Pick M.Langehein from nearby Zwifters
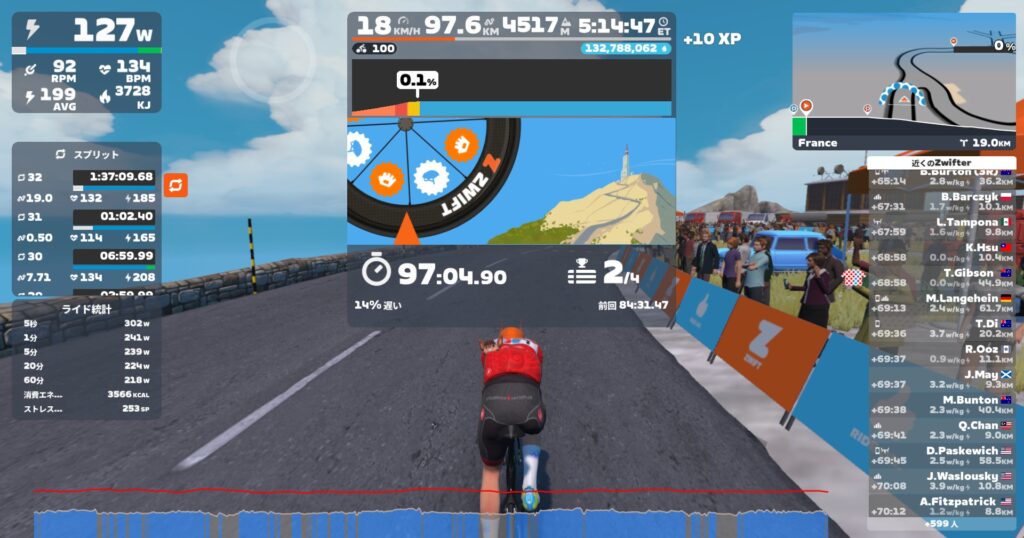The height and width of the screenshot is (538, 1024). pos(942,303)
